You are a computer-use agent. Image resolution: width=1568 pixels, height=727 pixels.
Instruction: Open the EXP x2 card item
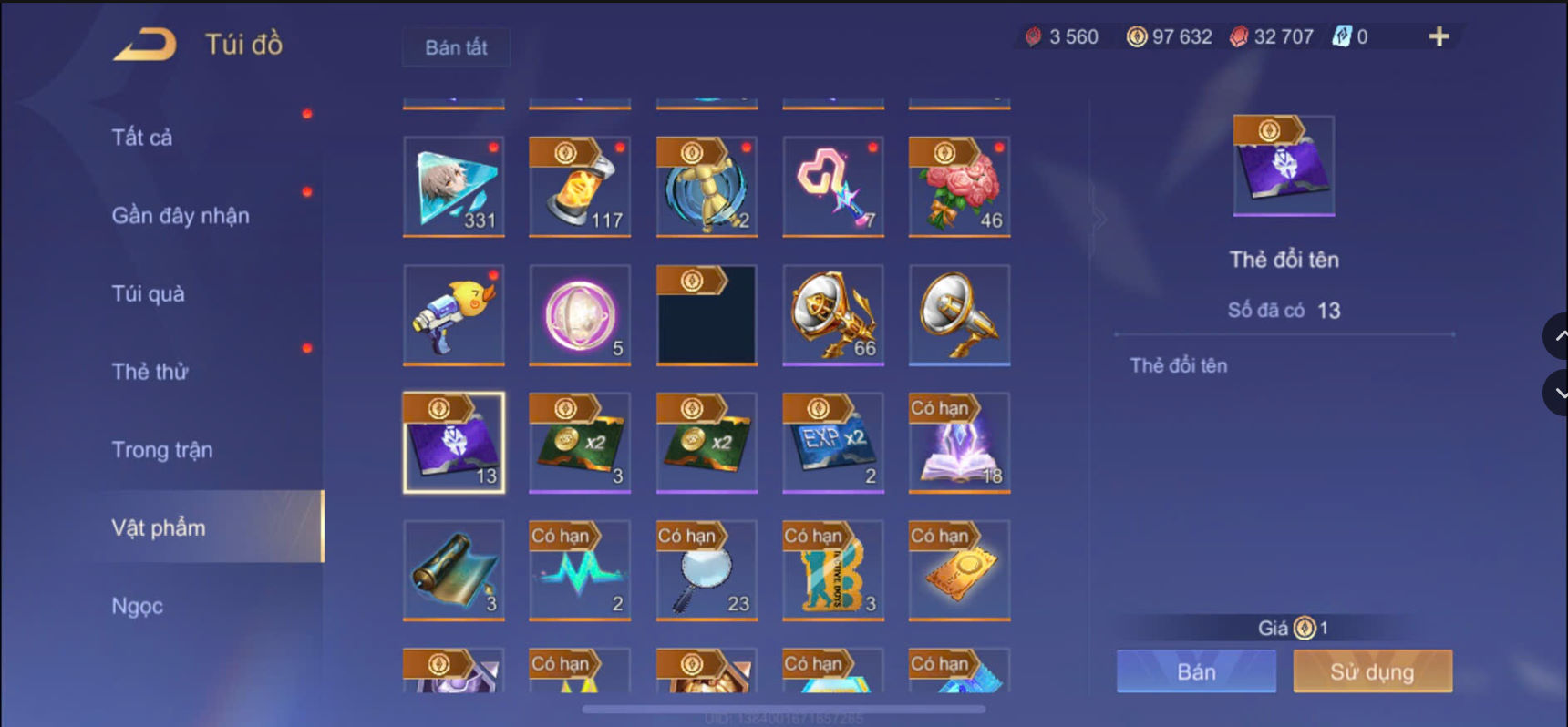pyautogui.click(x=832, y=444)
